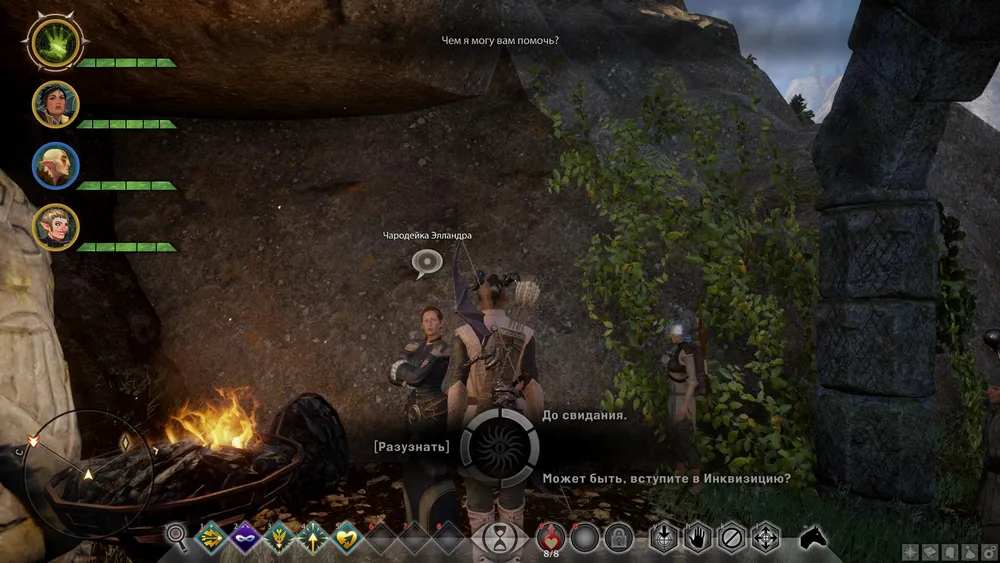Activate the upward arrow ability
This screenshot has height=563, width=1000.
coord(312,538)
